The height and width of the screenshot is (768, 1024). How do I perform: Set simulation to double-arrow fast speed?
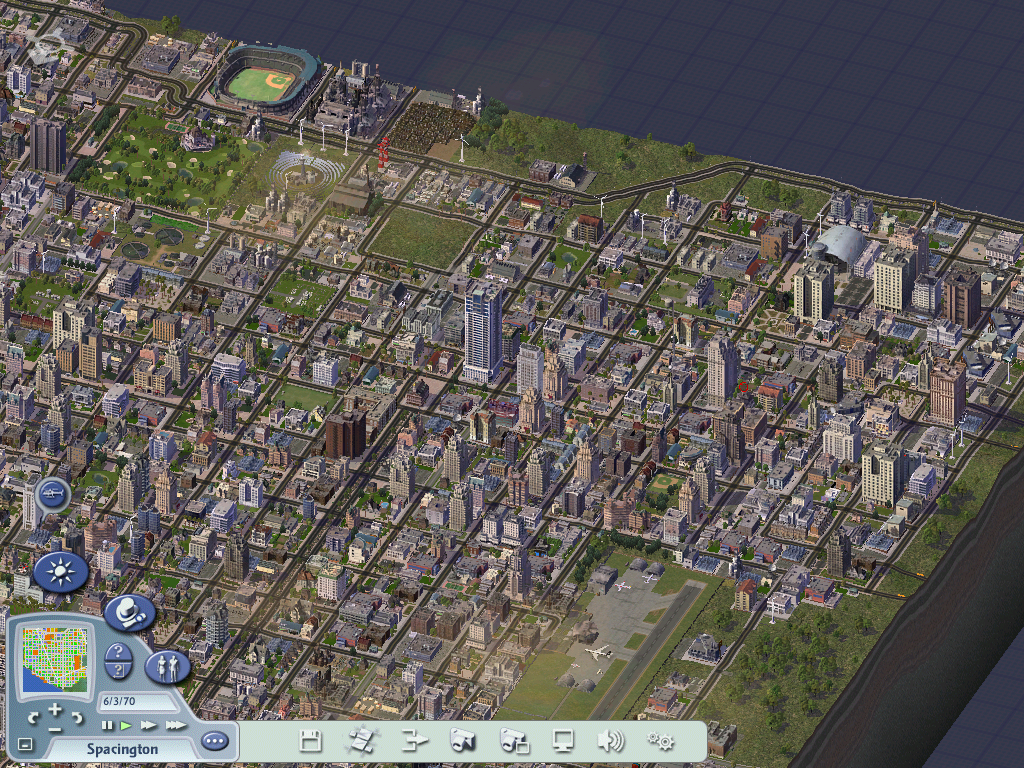(x=148, y=725)
